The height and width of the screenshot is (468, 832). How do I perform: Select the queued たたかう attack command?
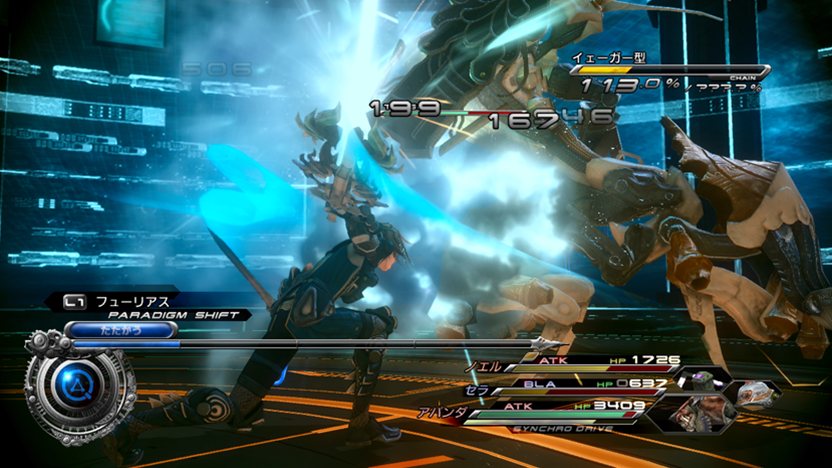pos(106,328)
